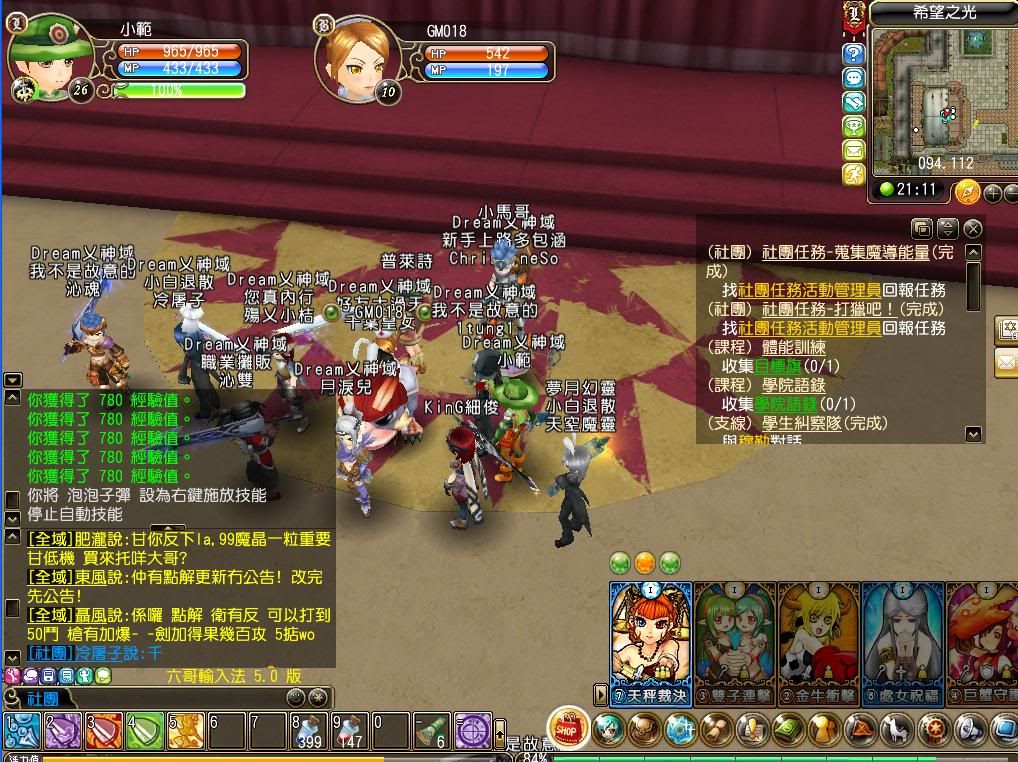Close the quest tracker panel
1018x762 pixels.
[x=972, y=229]
